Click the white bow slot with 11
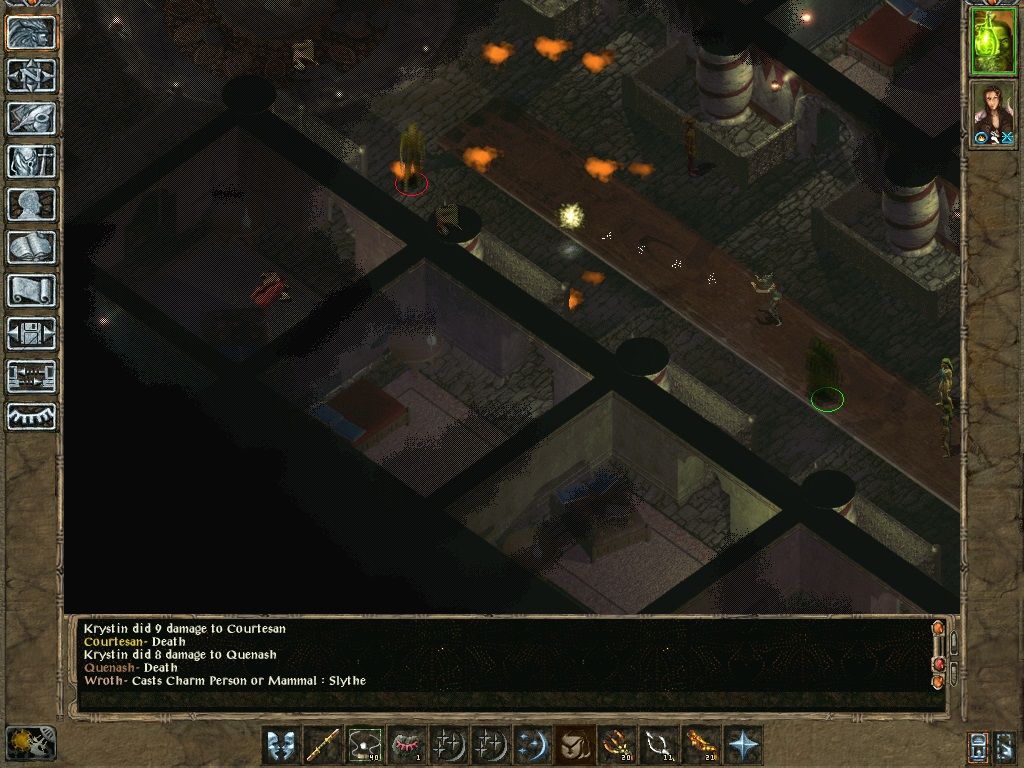This screenshot has width=1024, height=768. click(x=658, y=746)
